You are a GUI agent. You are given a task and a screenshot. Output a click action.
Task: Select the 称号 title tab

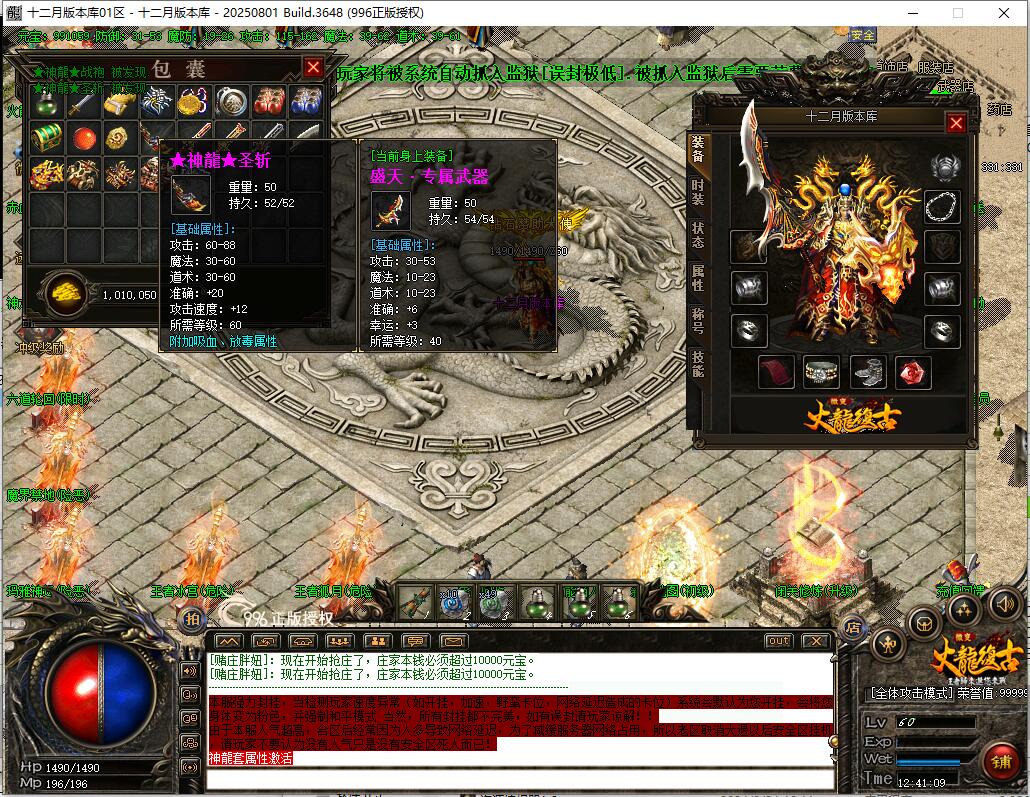pyautogui.click(x=697, y=322)
